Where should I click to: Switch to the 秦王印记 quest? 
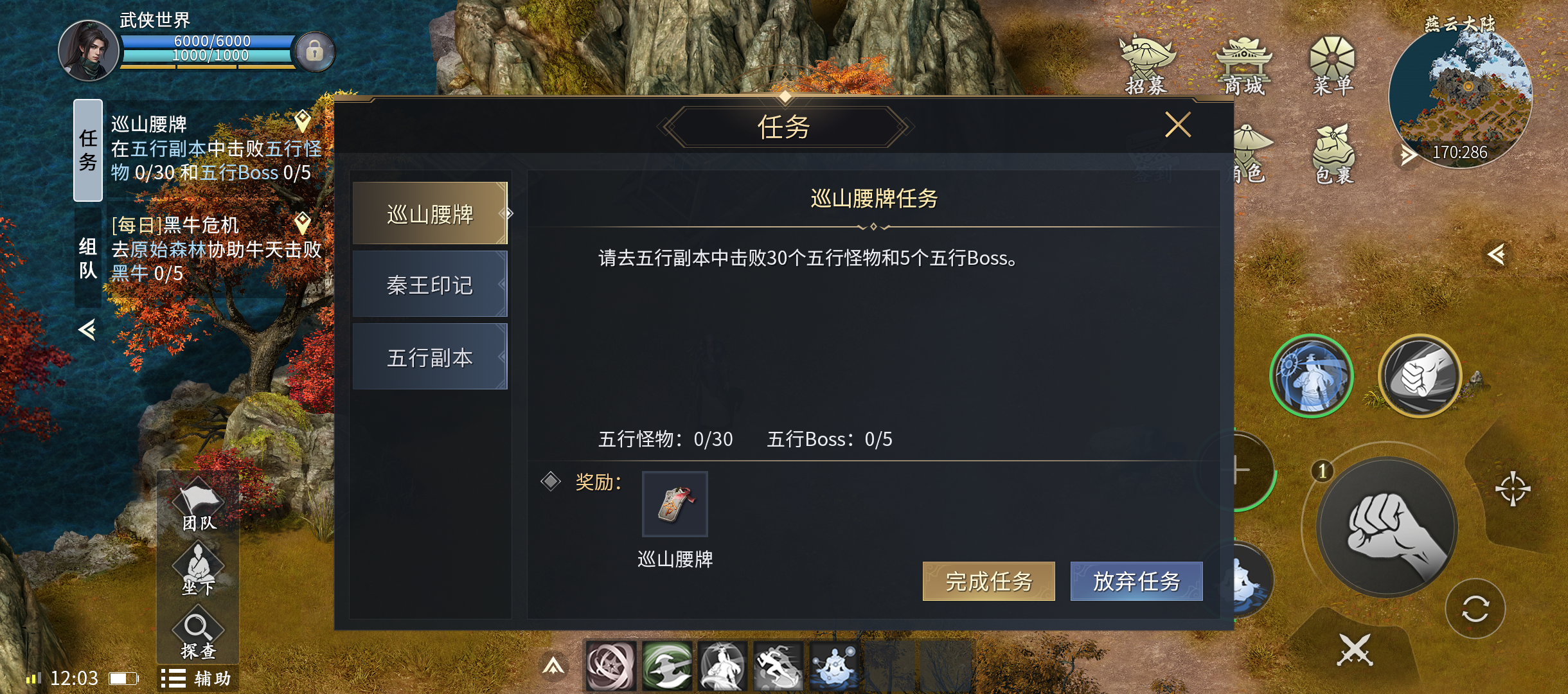pos(429,285)
